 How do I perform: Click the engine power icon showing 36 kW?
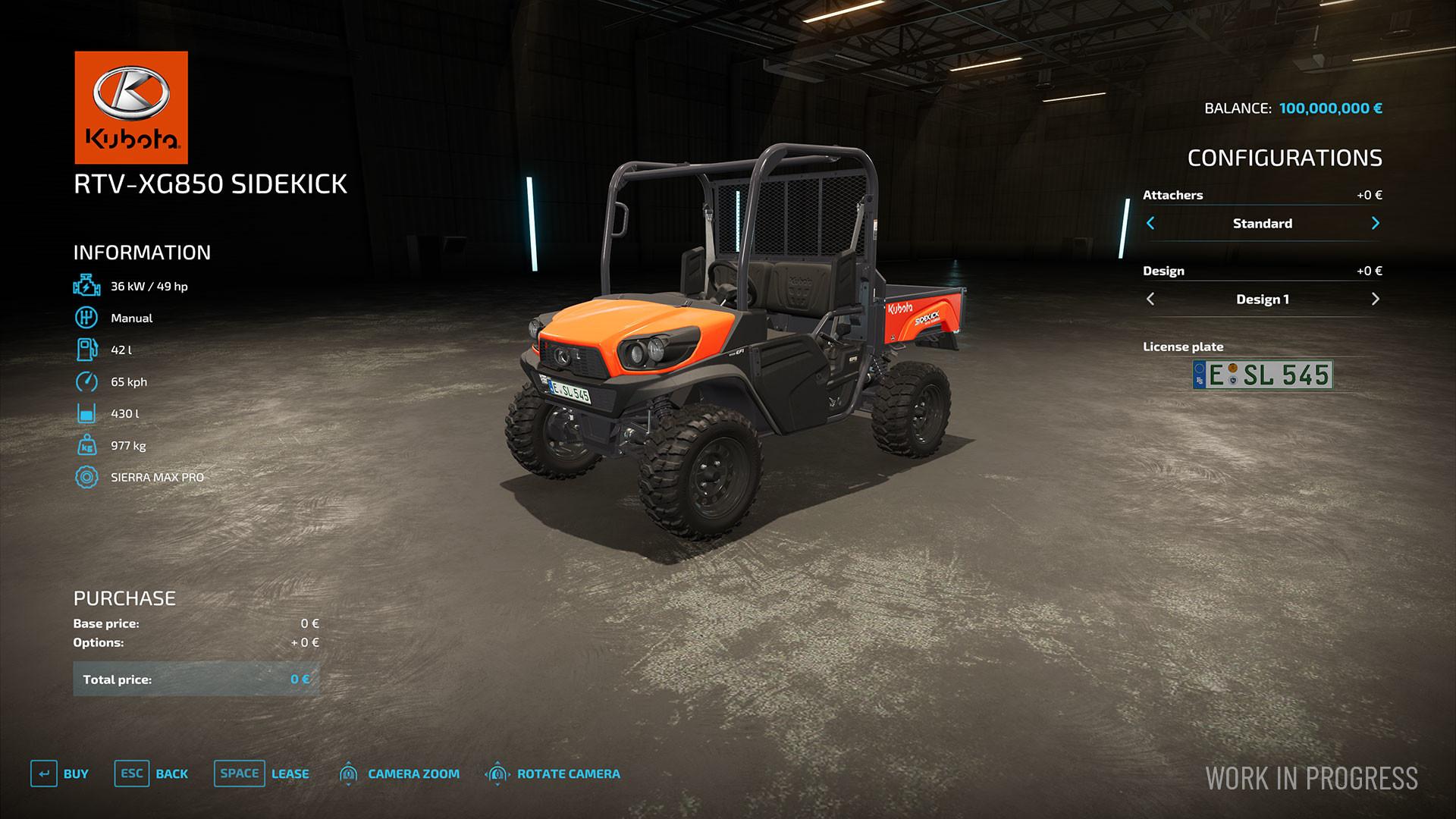click(86, 287)
